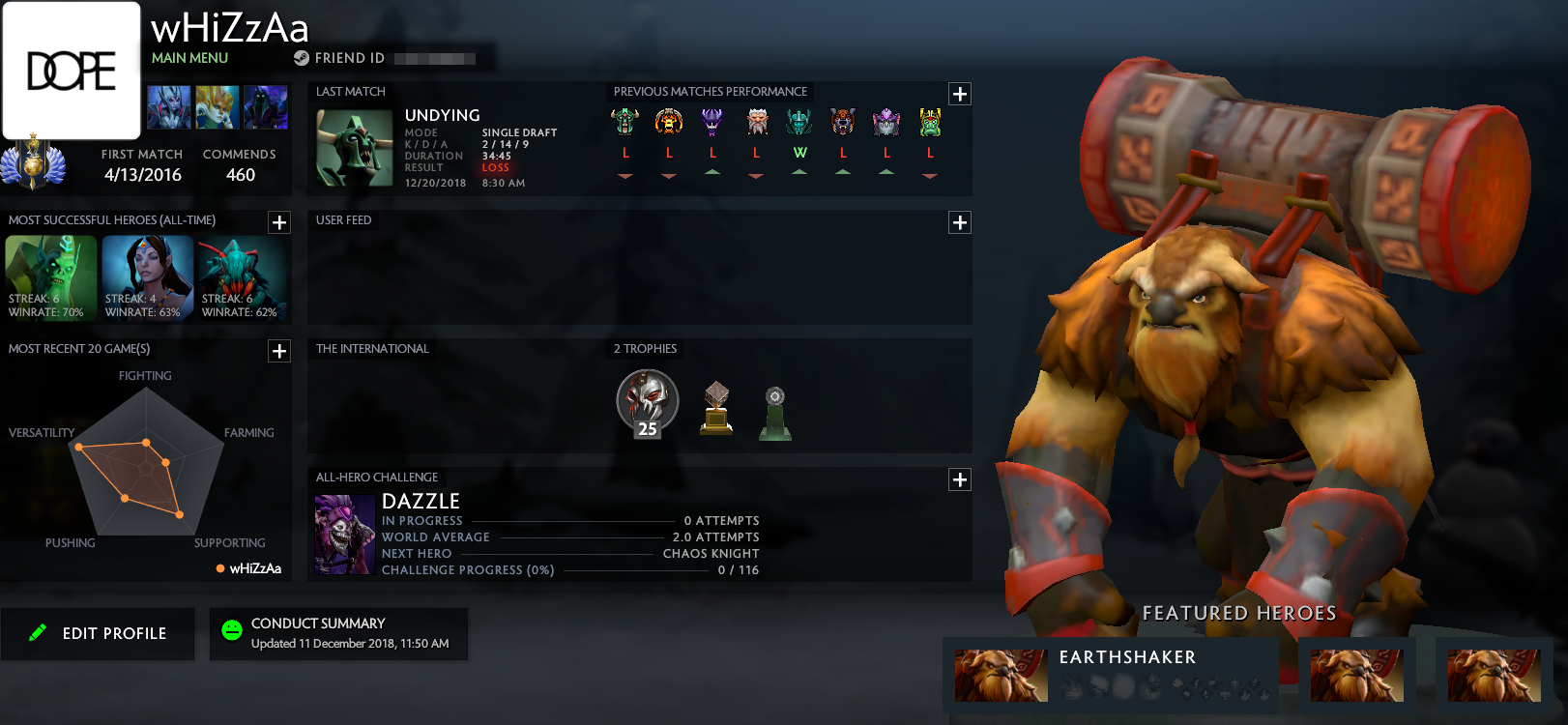Click the rank medal badge
The height and width of the screenshot is (725, 1568).
click(33, 163)
